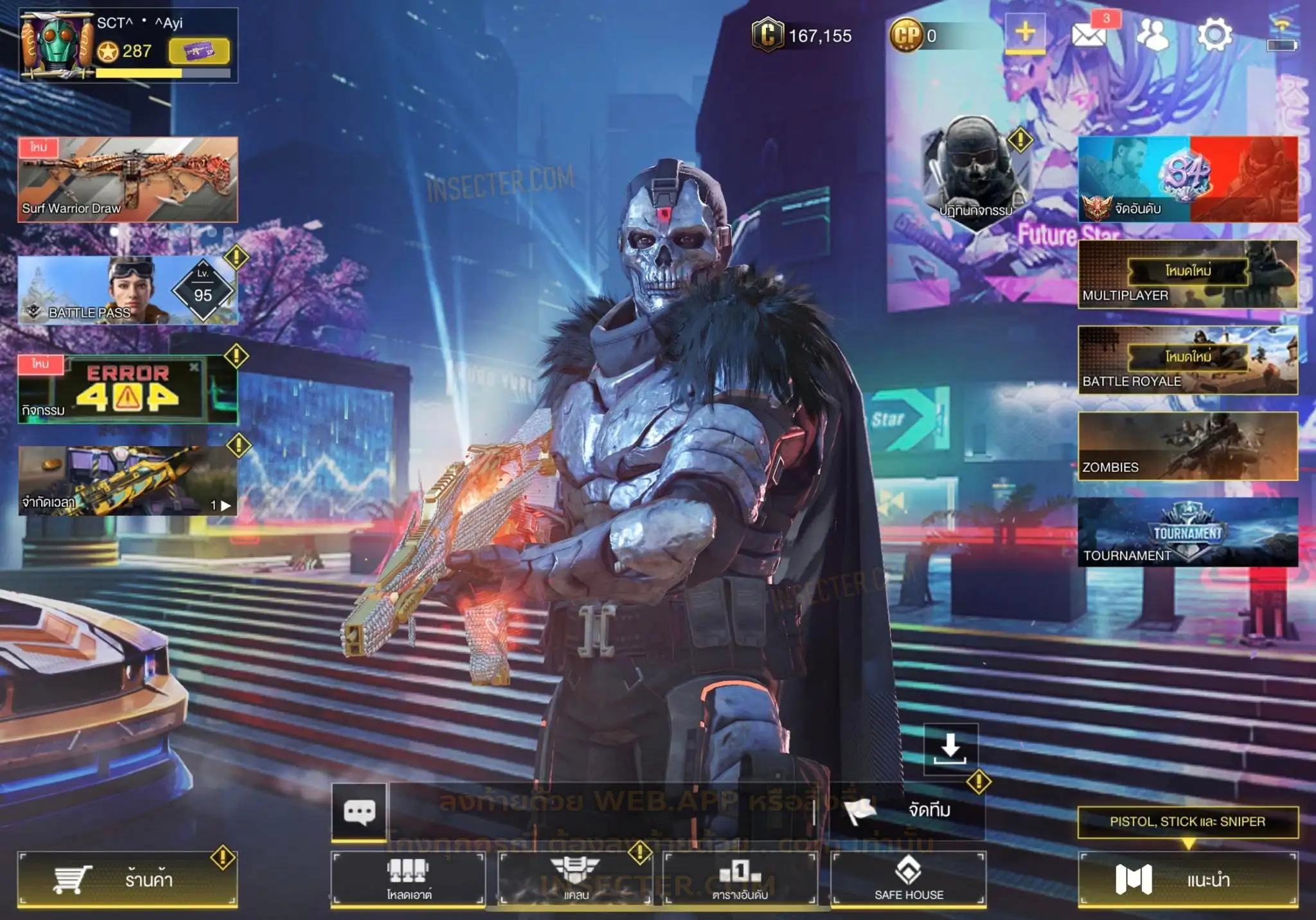Open the shop with the cart button
This screenshot has height=920, width=1316.
point(127,879)
